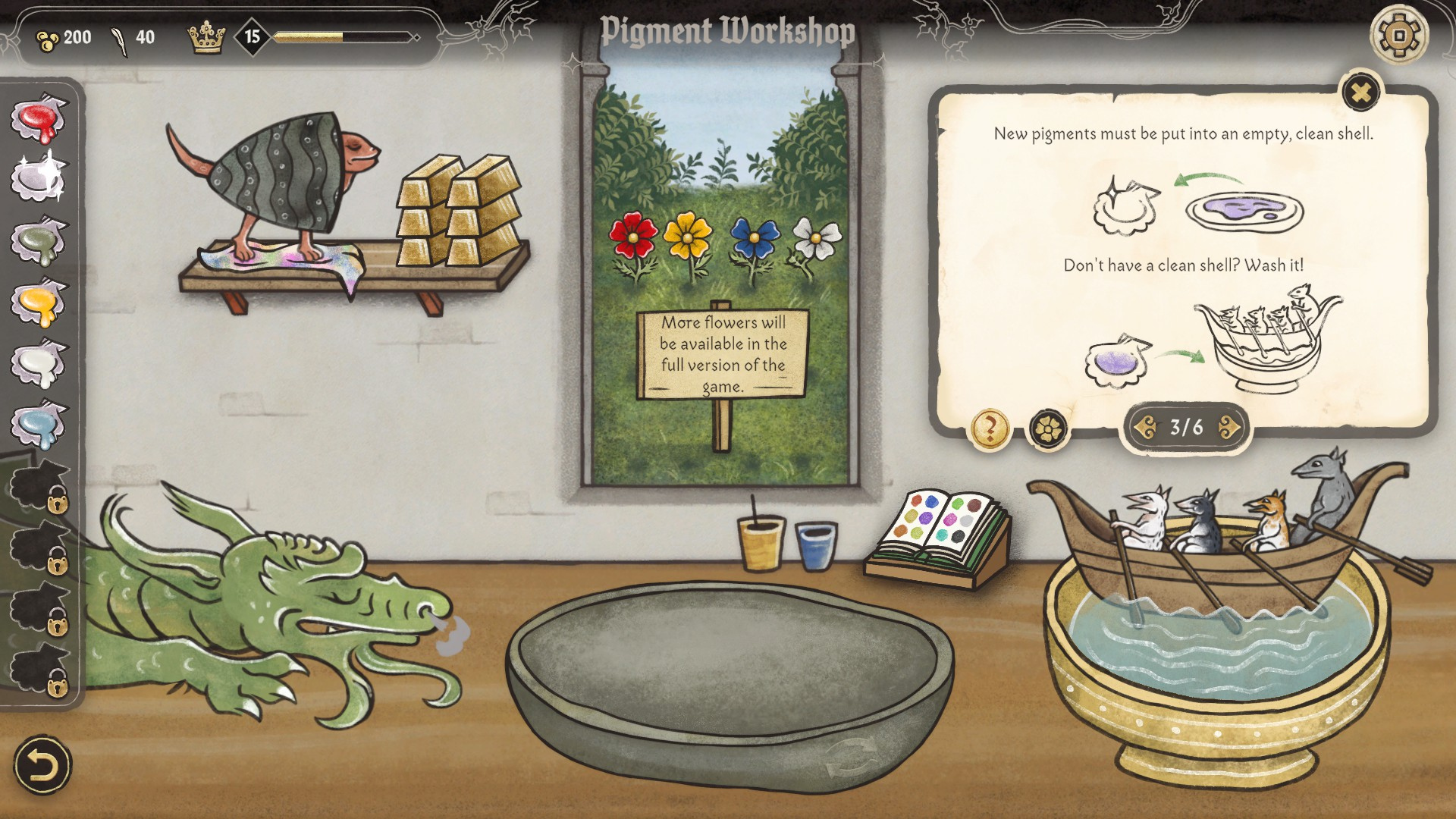1456x819 pixels.
Task: Close the tutorial parchment panel
Action: click(1361, 93)
